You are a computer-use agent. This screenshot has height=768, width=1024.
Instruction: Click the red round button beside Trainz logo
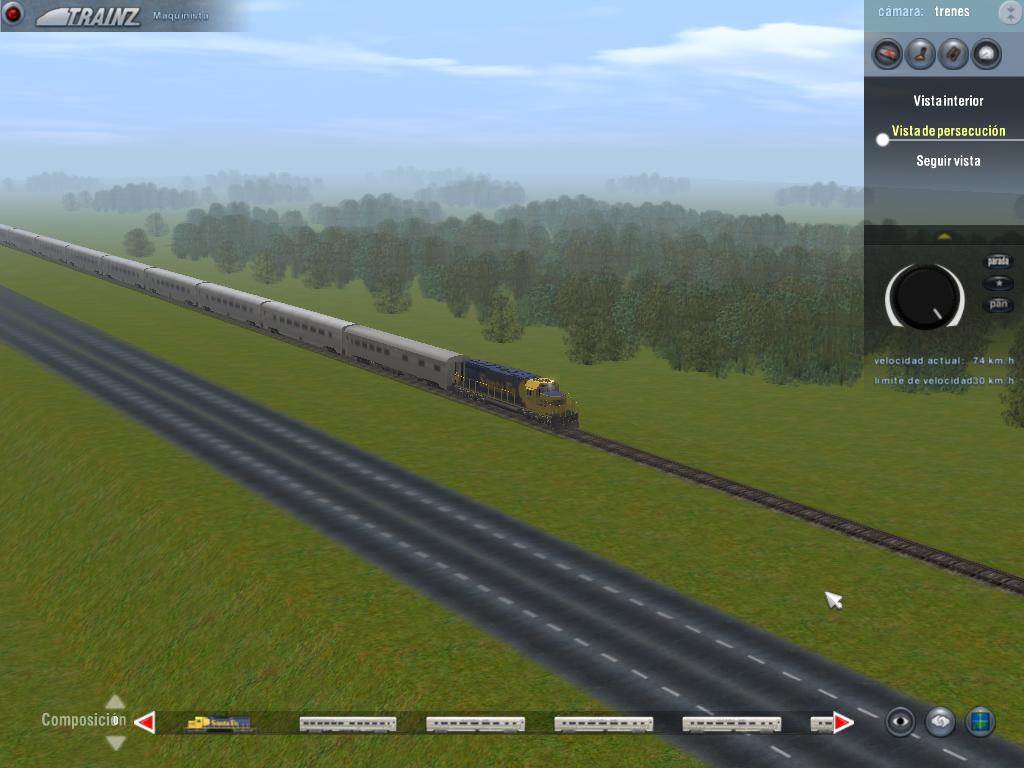14,14
